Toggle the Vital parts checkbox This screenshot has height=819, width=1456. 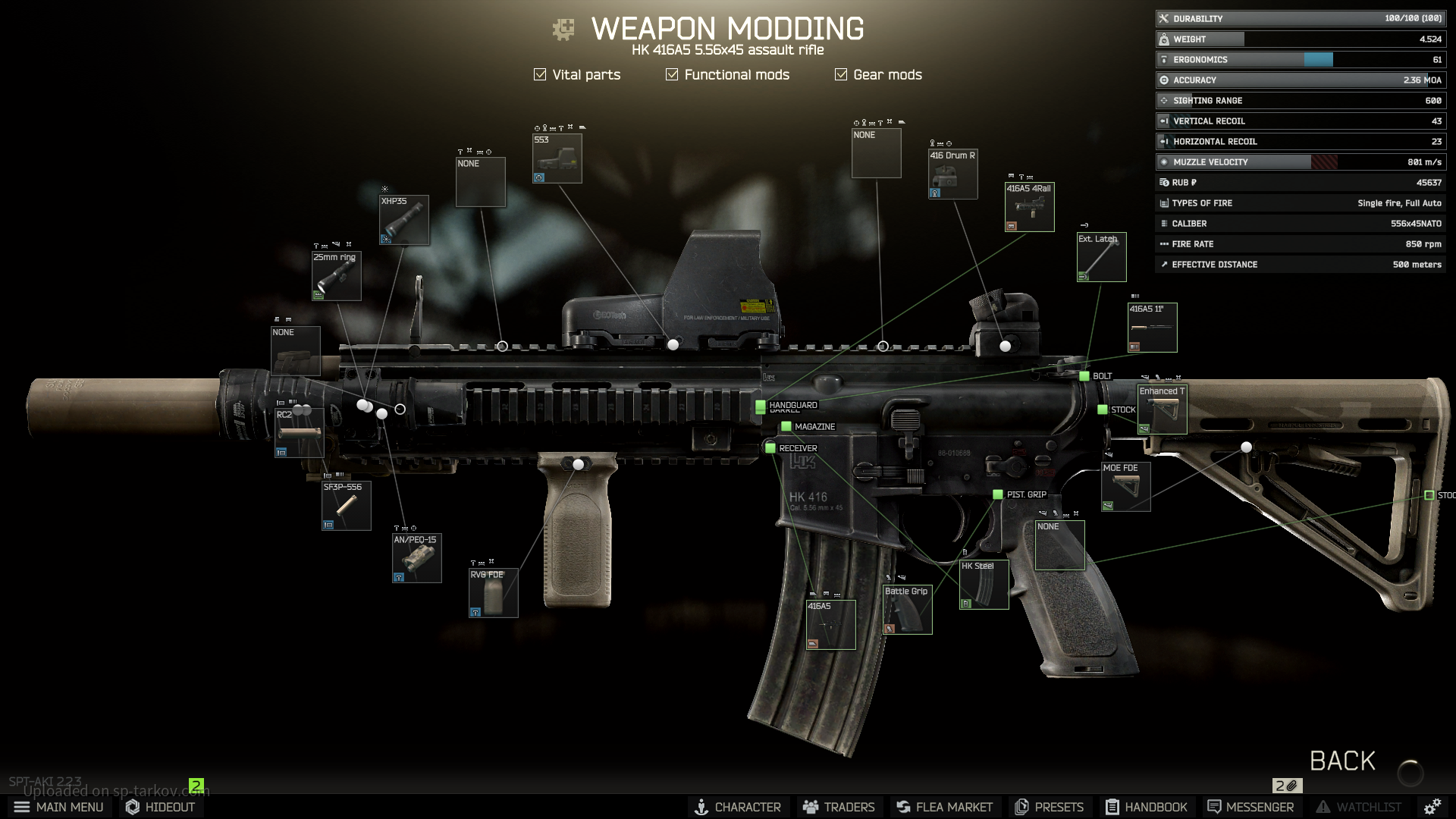coord(540,74)
